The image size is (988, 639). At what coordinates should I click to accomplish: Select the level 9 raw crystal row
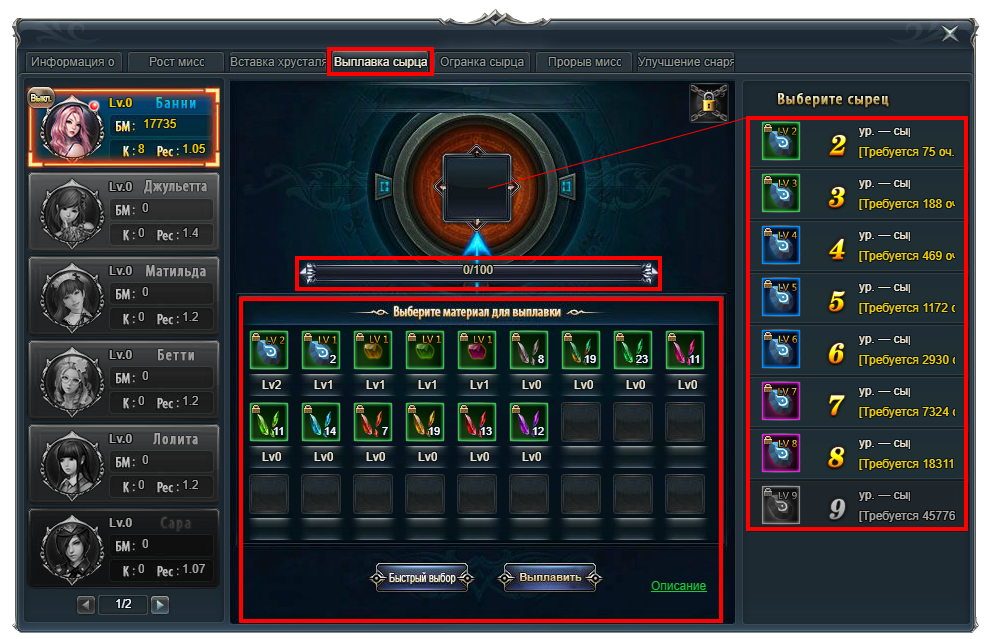856,507
